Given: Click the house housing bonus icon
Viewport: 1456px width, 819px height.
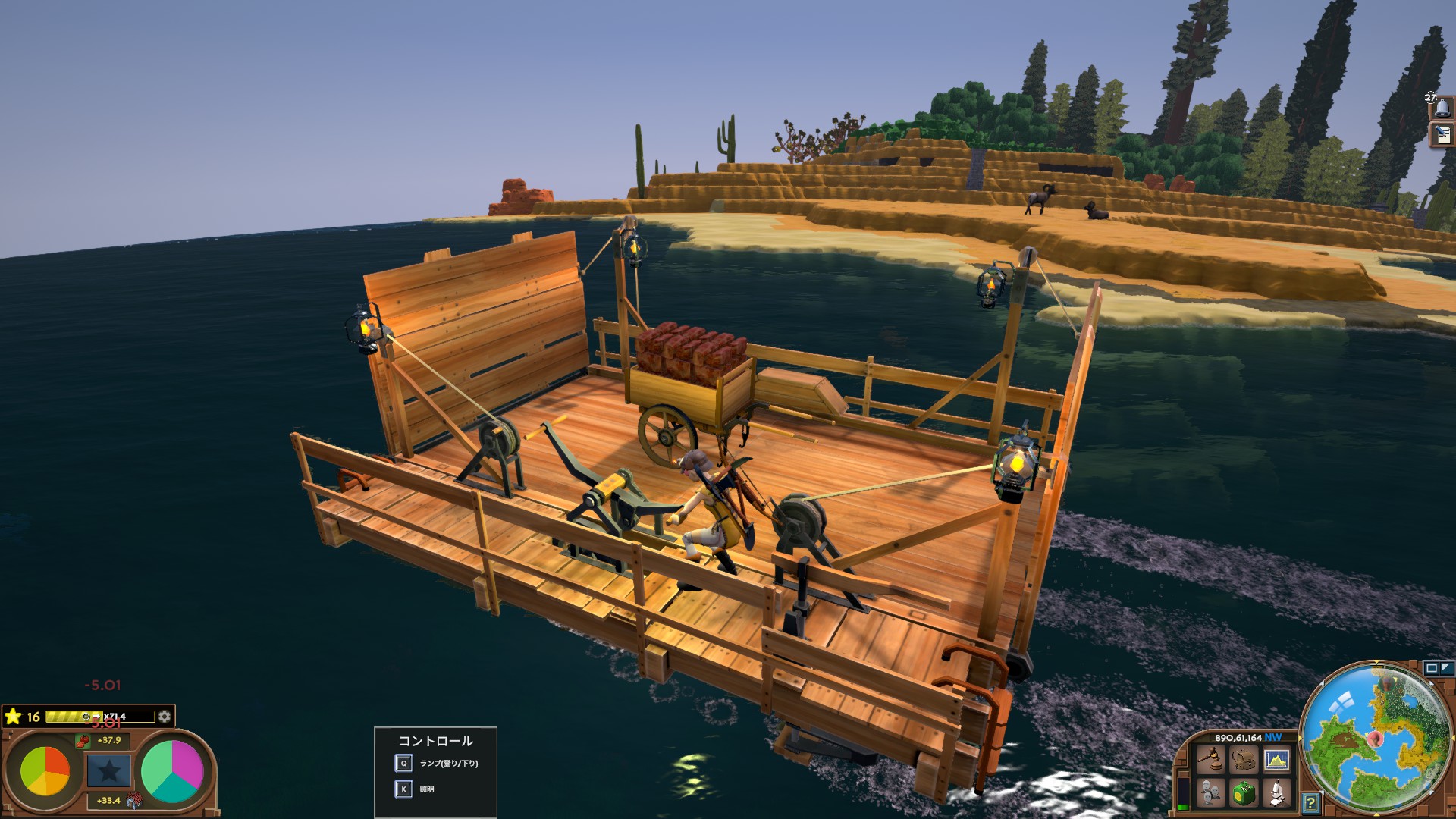Looking at the screenshot, I should click(134, 800).
